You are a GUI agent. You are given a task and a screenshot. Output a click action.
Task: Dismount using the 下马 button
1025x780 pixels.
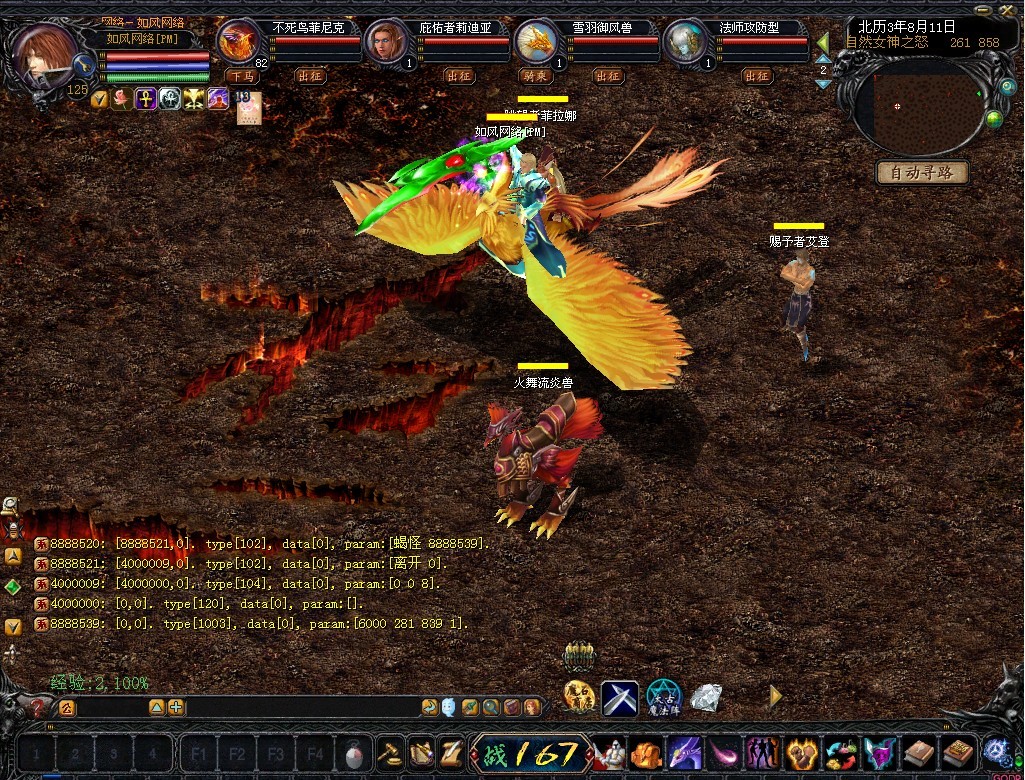[240, 76]
